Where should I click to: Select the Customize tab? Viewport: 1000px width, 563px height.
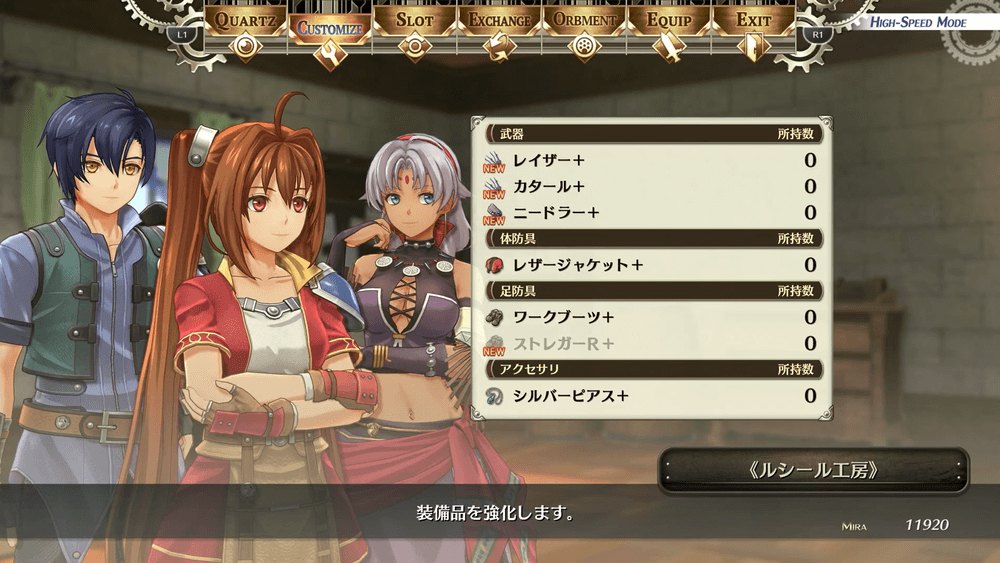coord(329,29)
